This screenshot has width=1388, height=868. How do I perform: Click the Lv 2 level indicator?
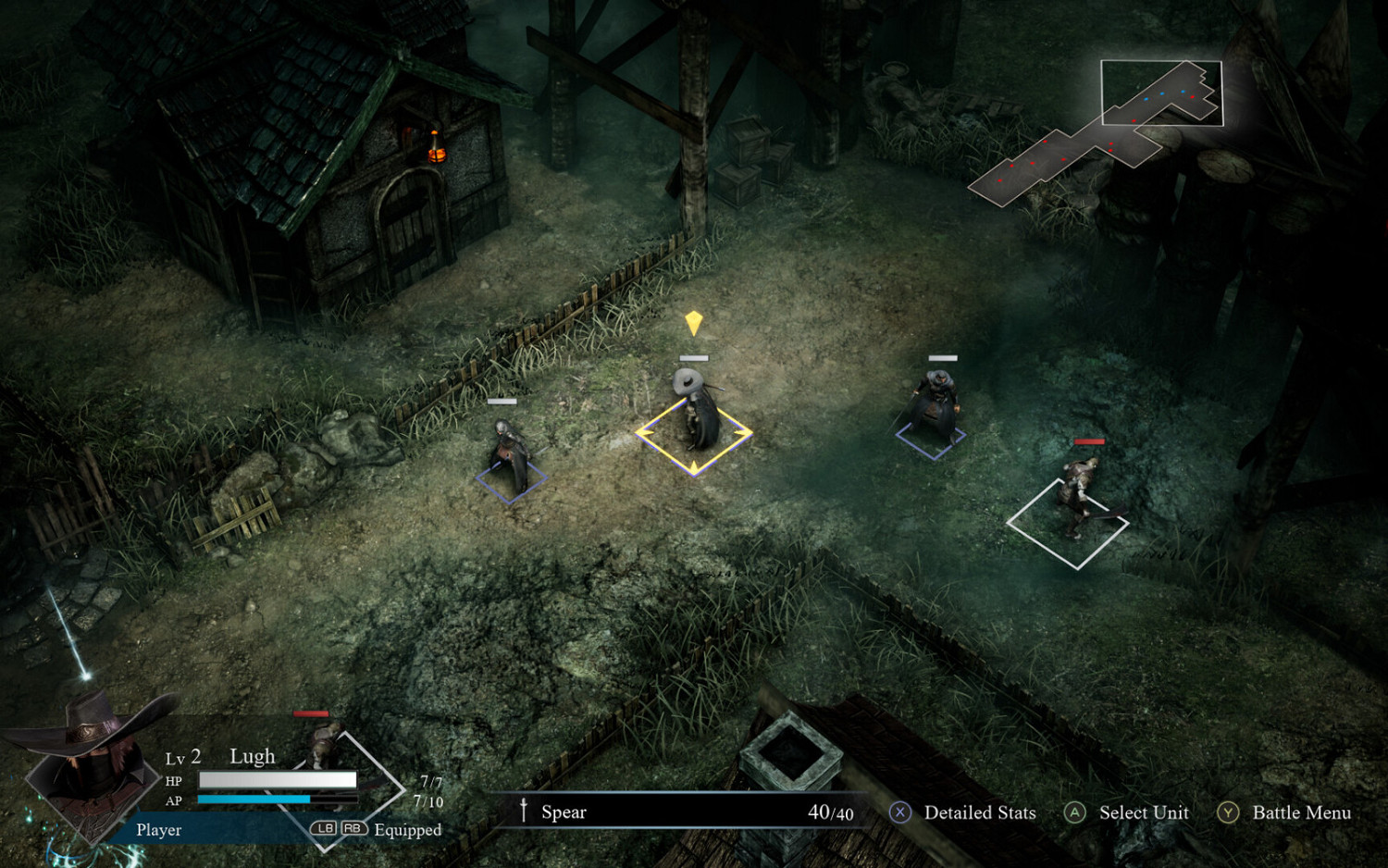[183, 756]
